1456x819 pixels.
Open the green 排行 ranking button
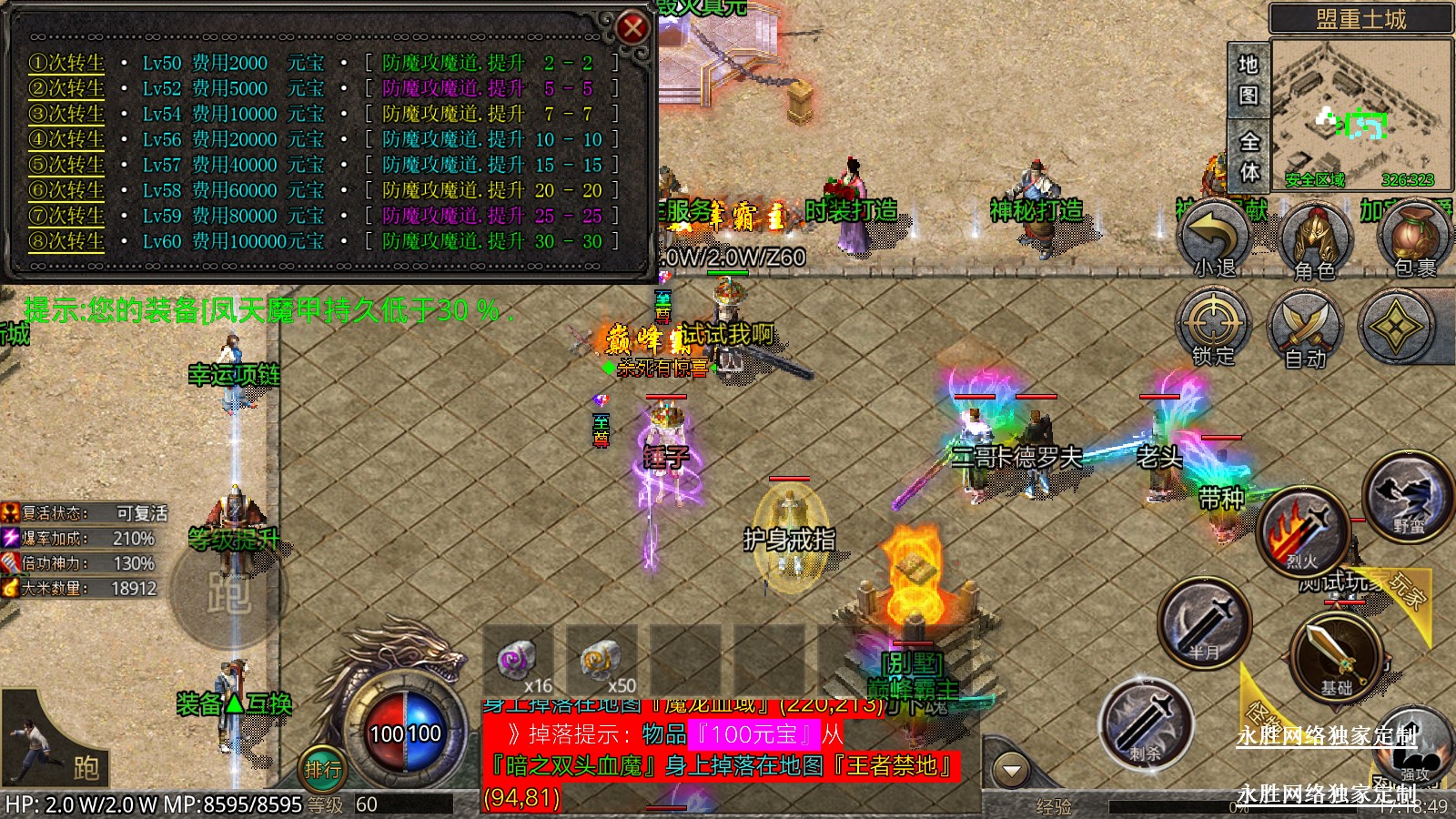pyautogui.click(x=323, y=770)
